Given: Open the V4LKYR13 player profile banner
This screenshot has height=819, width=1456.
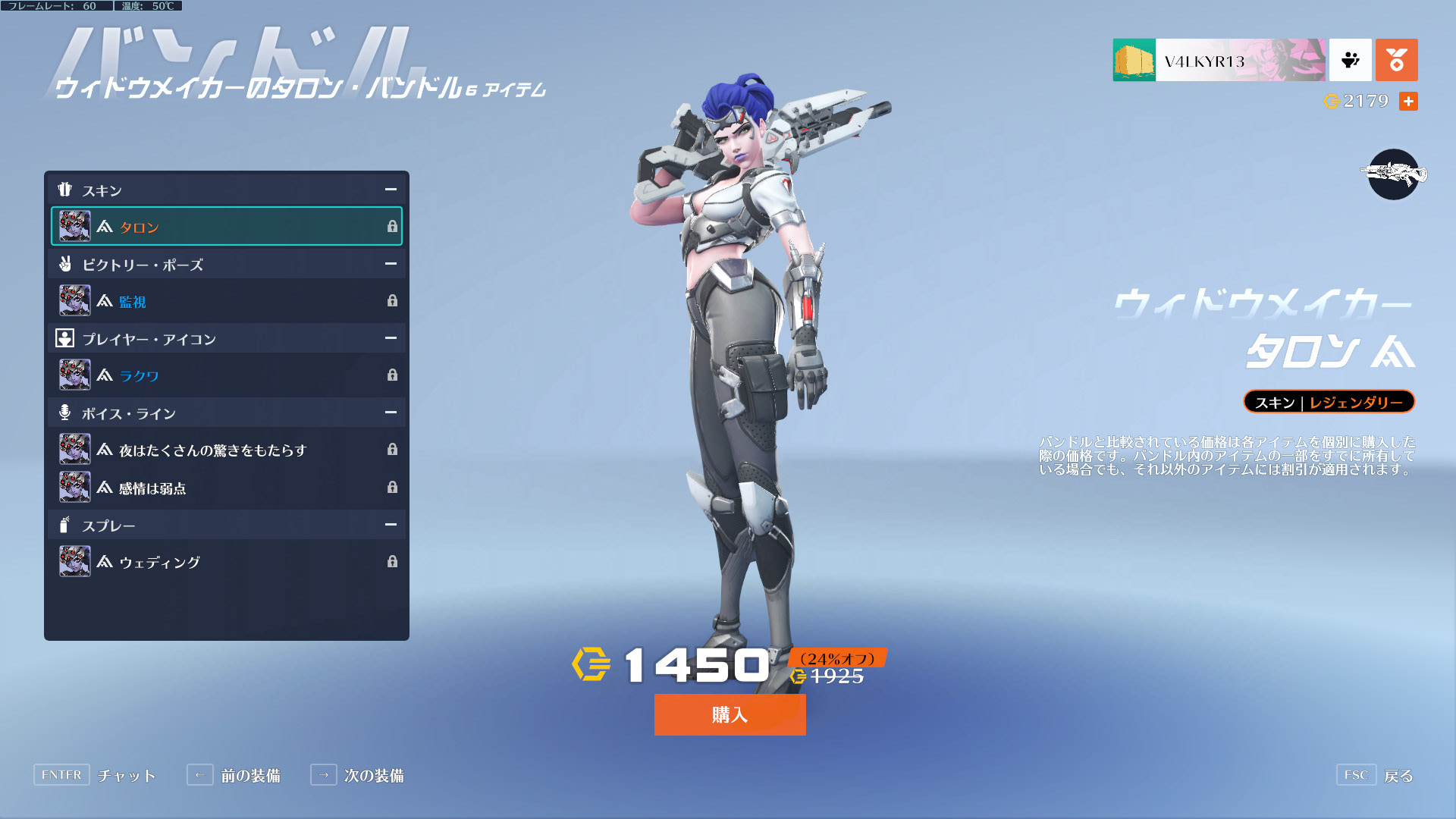Looking at the screenshot, I should click(1219, 61).
